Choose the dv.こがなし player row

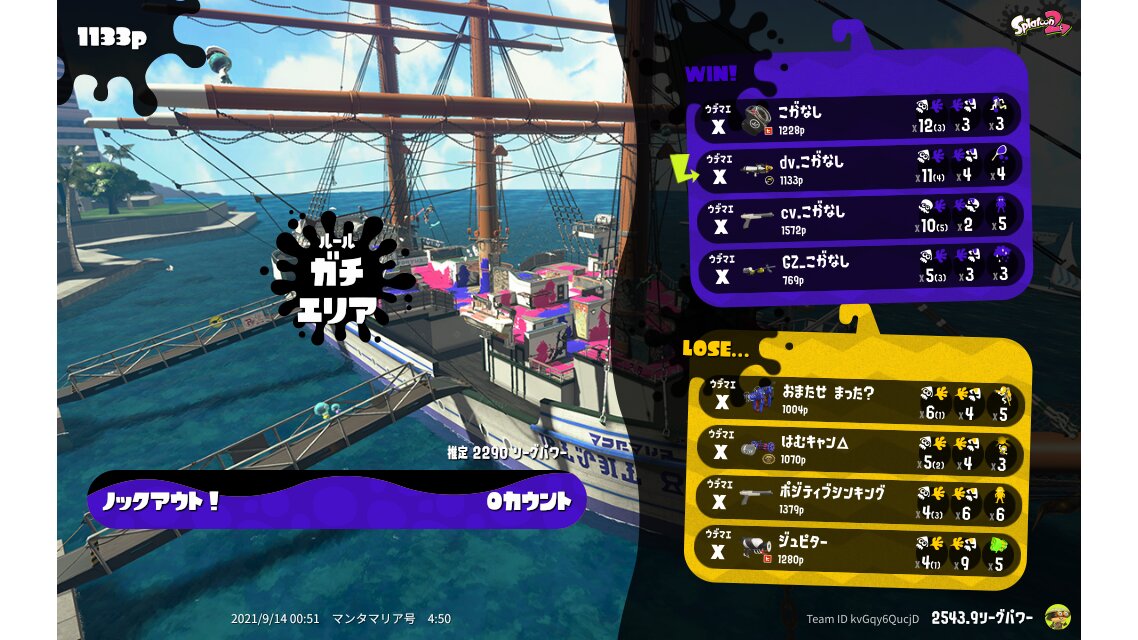coord(858,168)
